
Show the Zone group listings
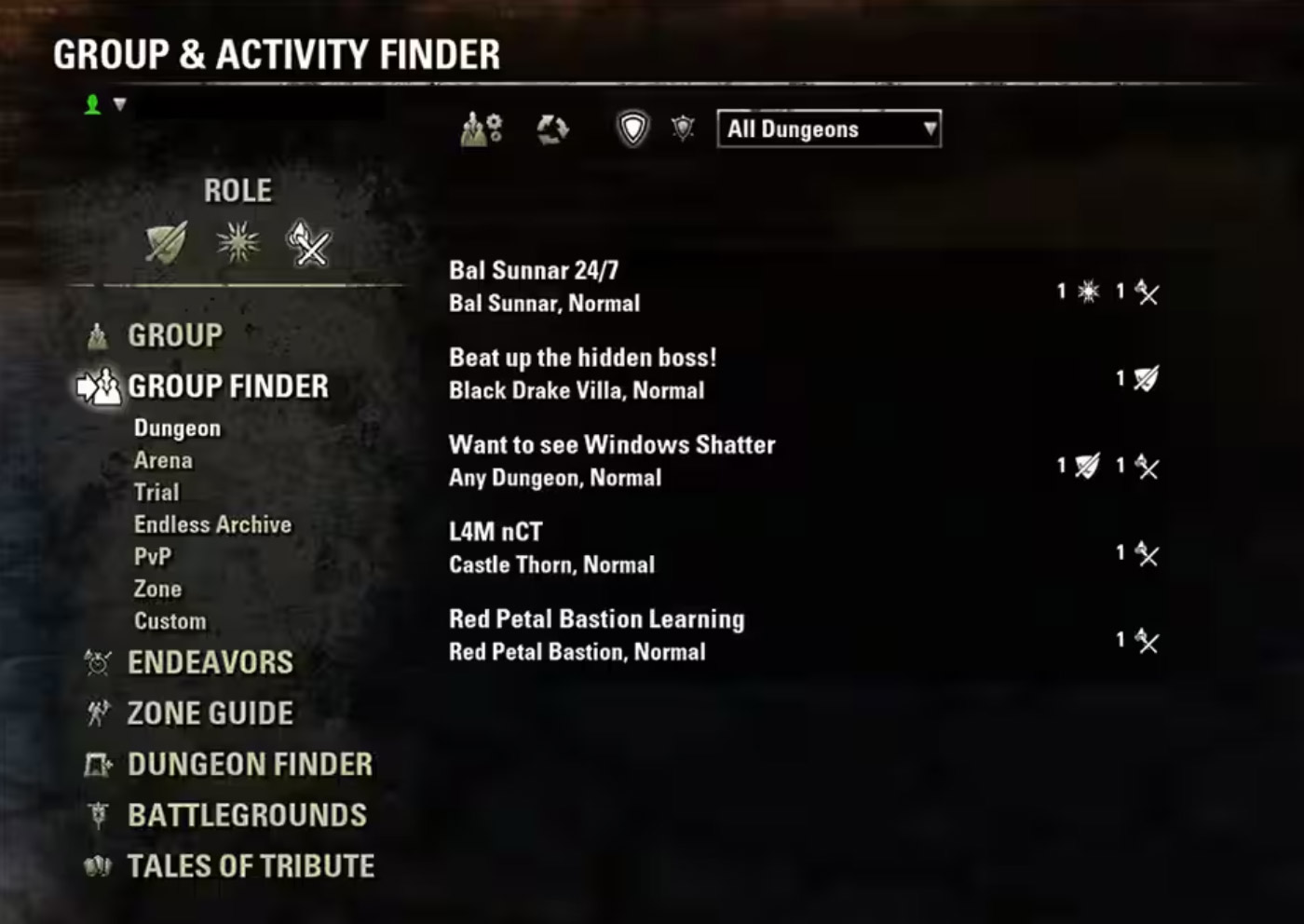157,589
